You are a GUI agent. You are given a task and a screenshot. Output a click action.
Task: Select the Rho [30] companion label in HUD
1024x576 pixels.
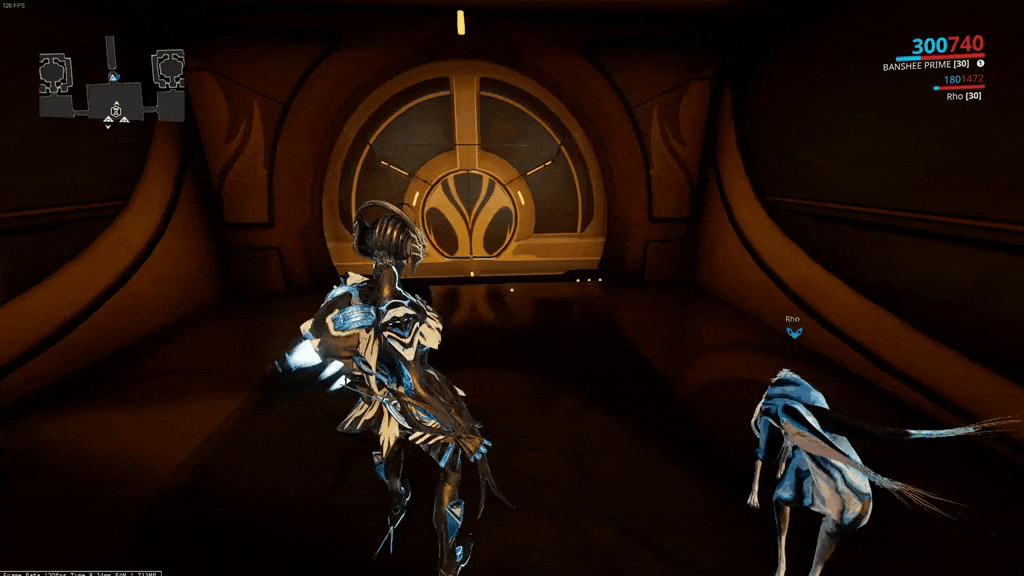point(963,96)
